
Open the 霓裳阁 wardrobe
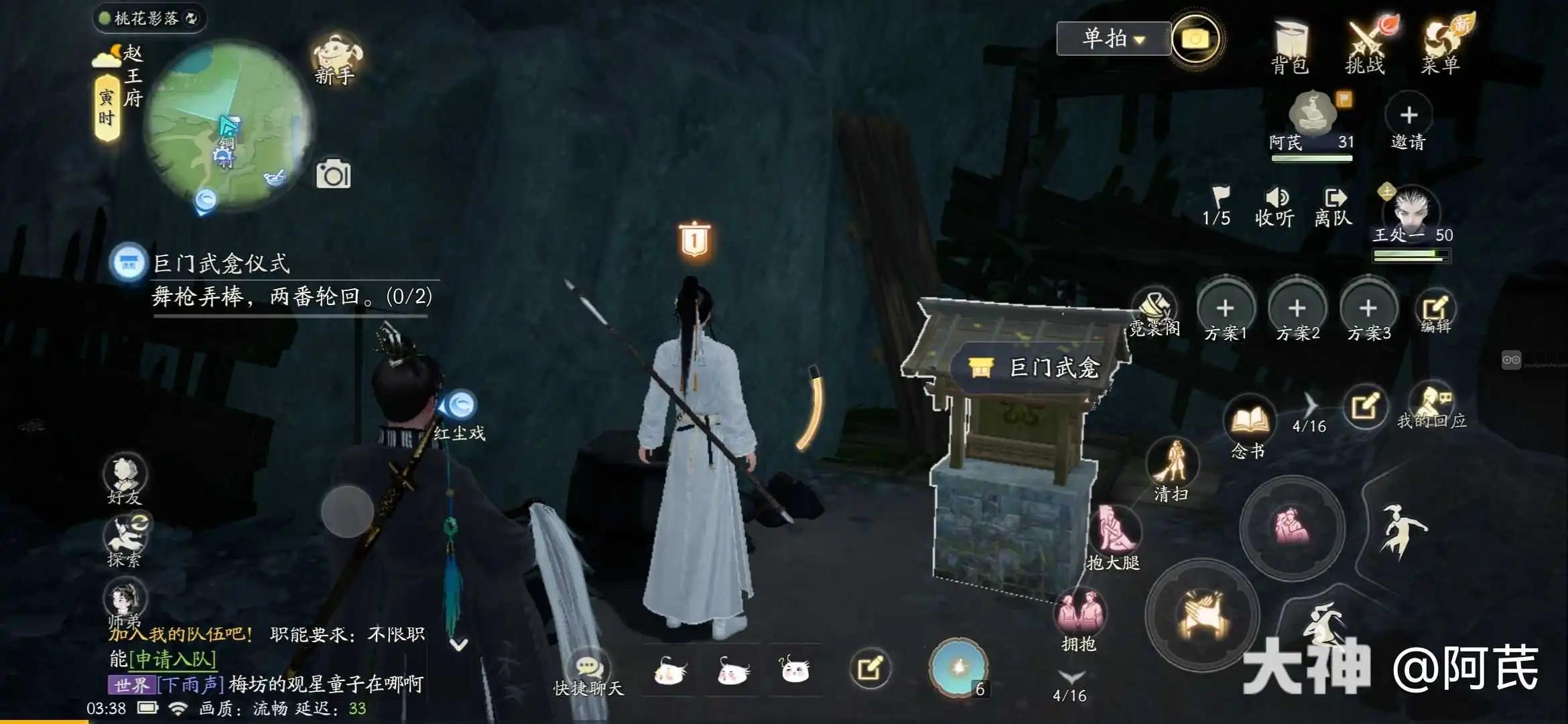(x=1155, y=312)
